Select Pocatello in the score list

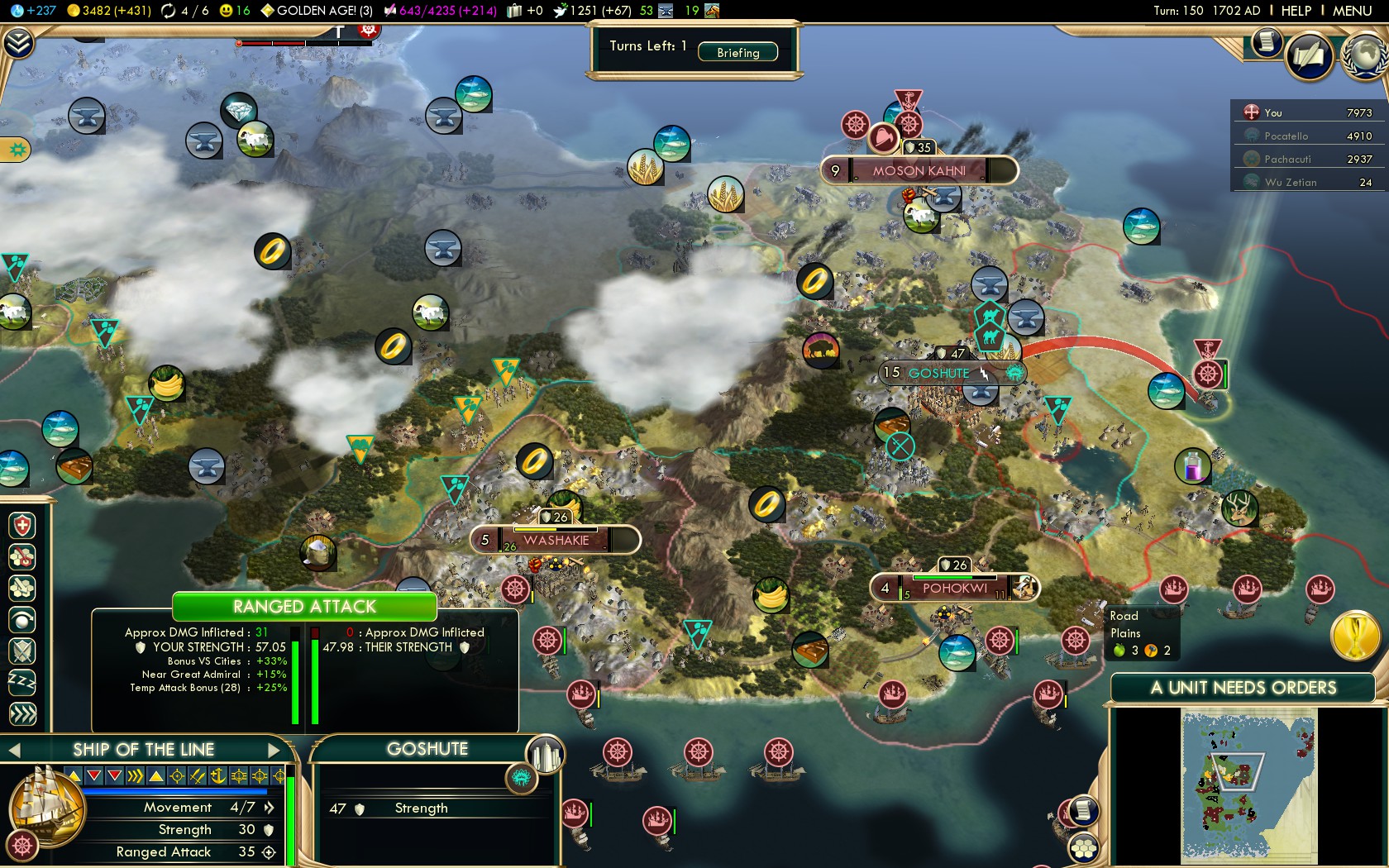(x=1286, y=136)
